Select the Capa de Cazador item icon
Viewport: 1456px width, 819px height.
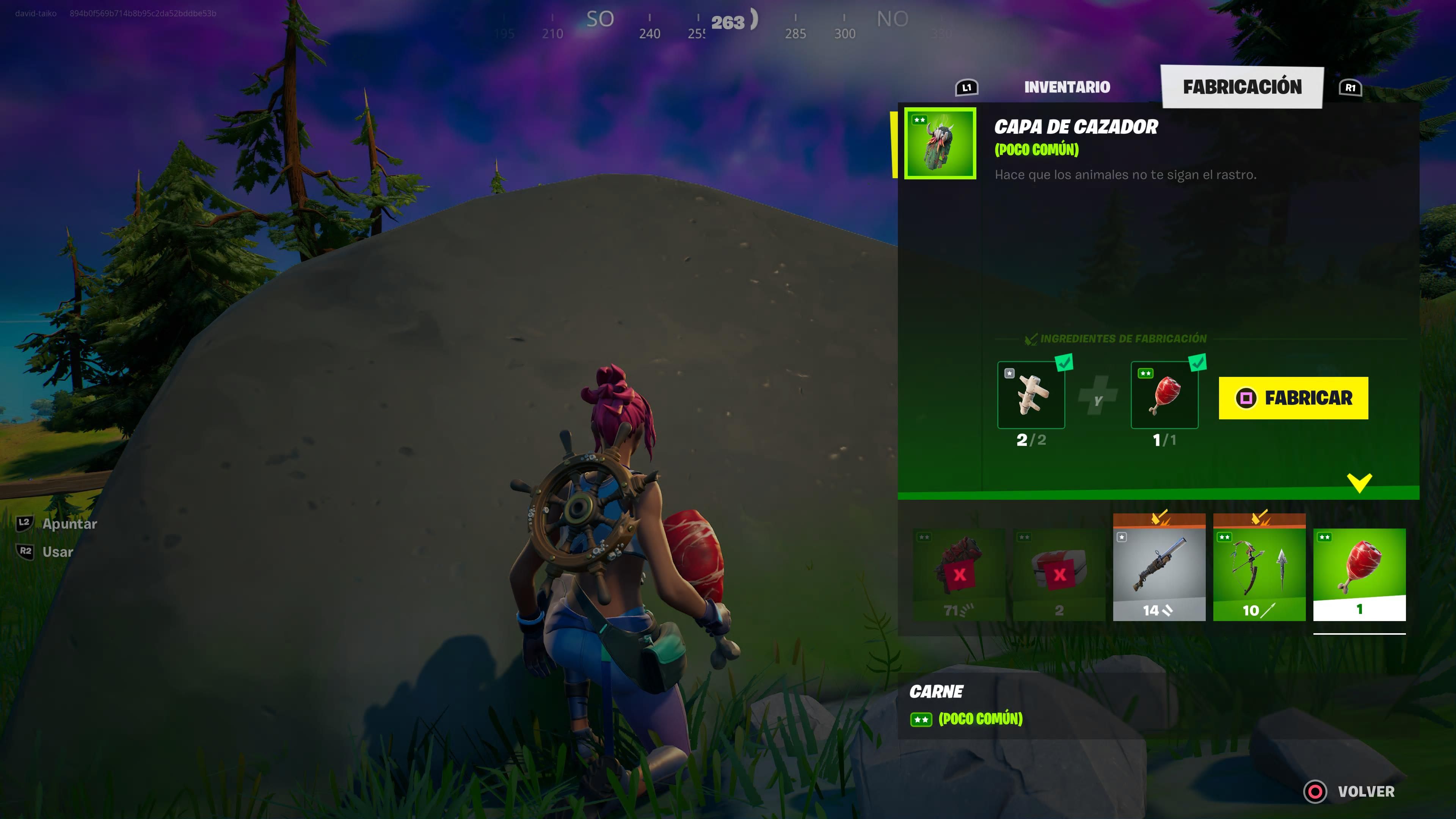tap(940, 144)
